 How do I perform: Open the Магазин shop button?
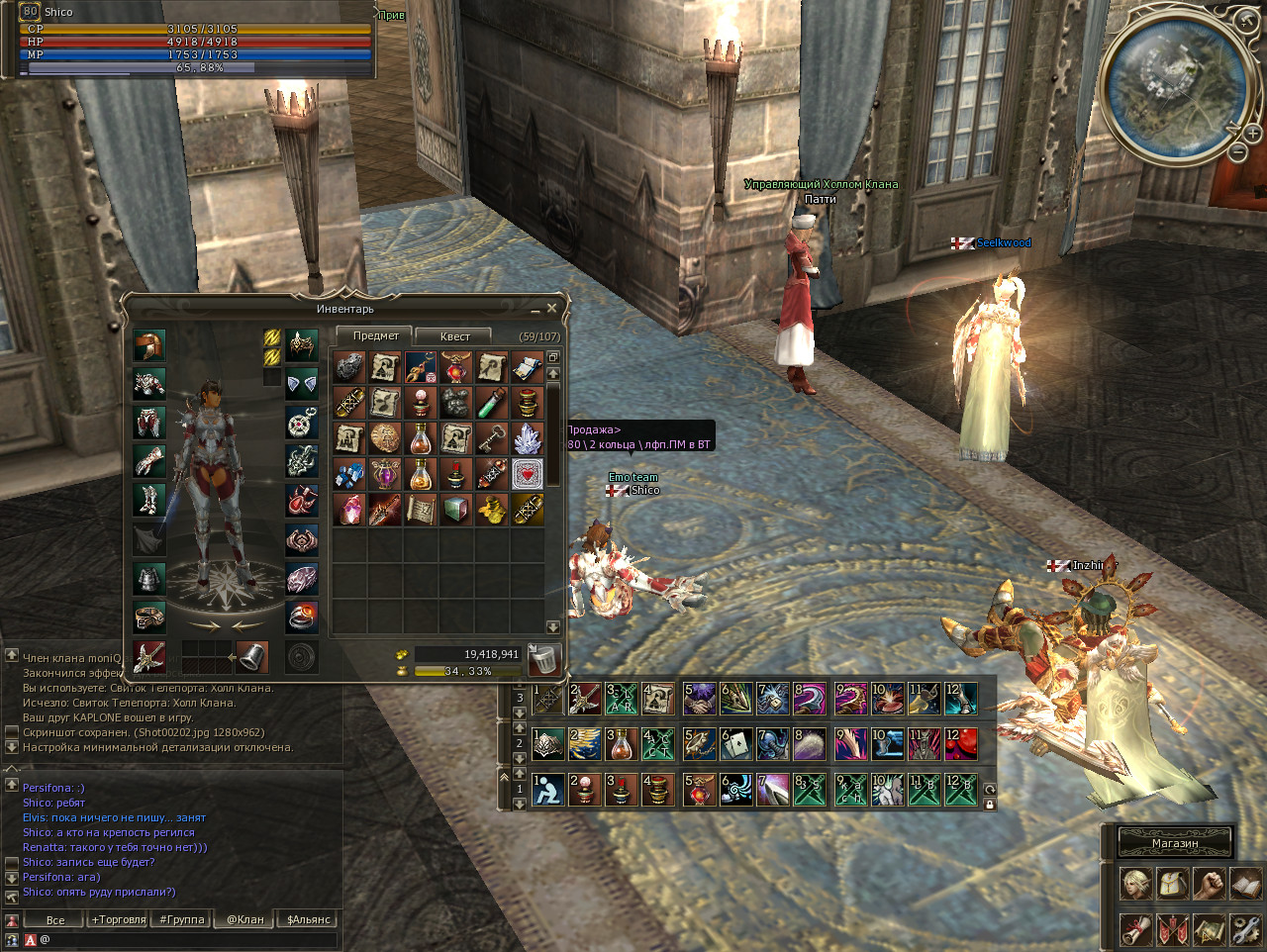[x=1175, y=843]
